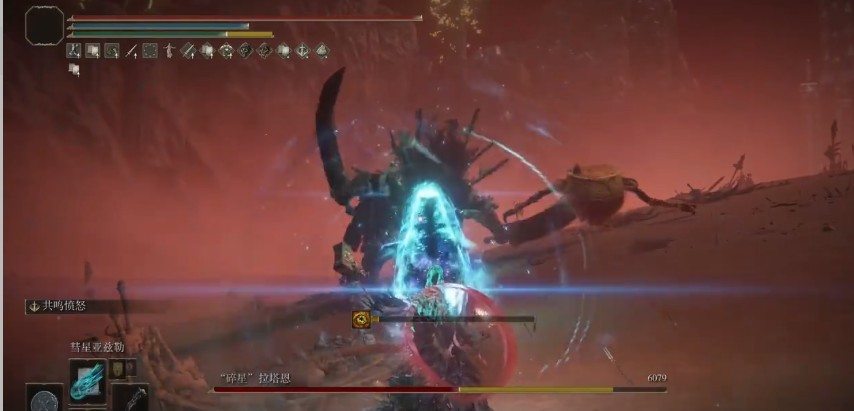Click the small golden mask icon beside the spell slot
854x411 pixels.
coord(118,369)
